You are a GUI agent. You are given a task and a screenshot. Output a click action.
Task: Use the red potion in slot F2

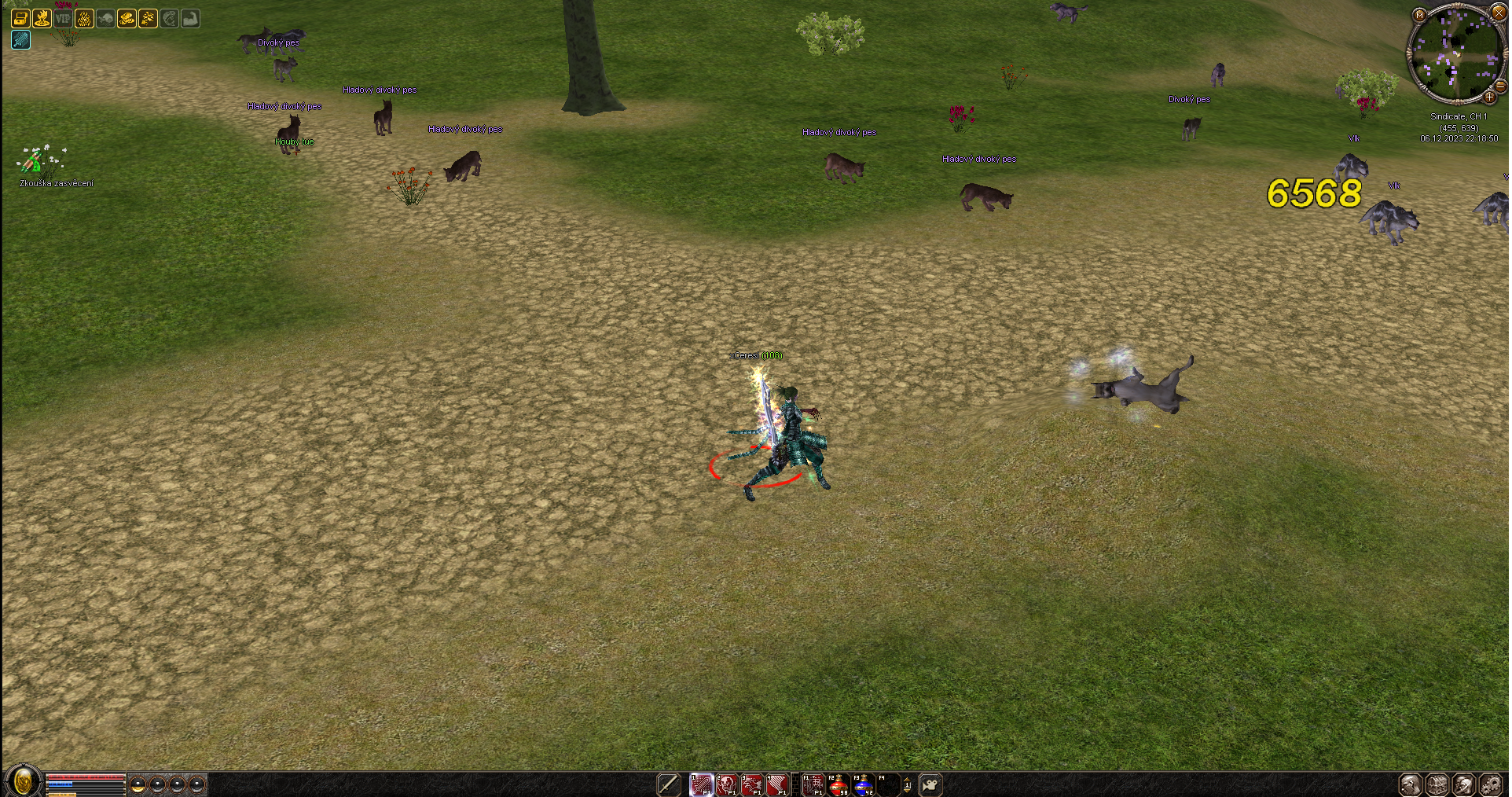pyautogui.click(x=838, y=784)
